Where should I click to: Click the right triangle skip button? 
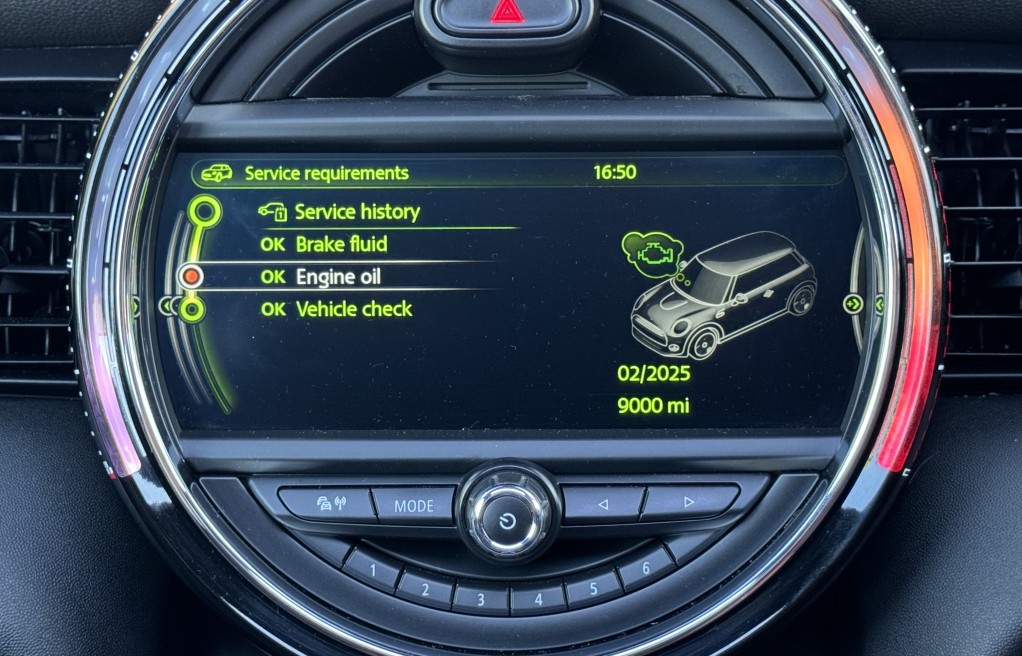(688, 501)
